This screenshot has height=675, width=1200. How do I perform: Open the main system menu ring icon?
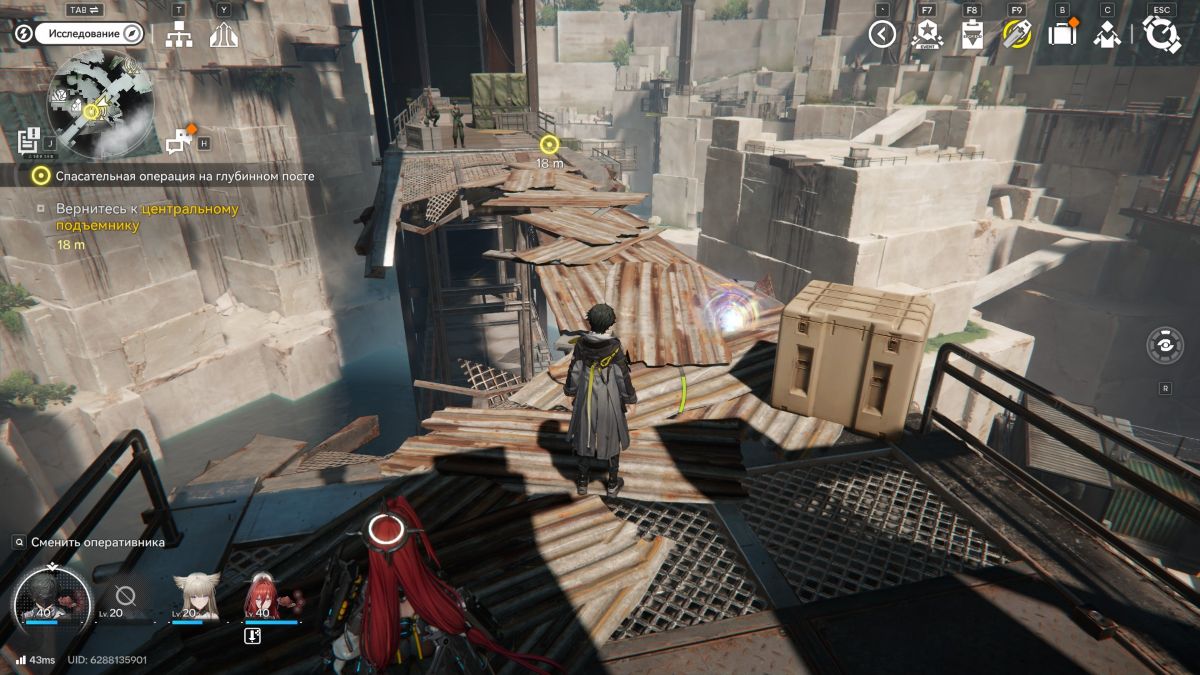coord(1161,35)
